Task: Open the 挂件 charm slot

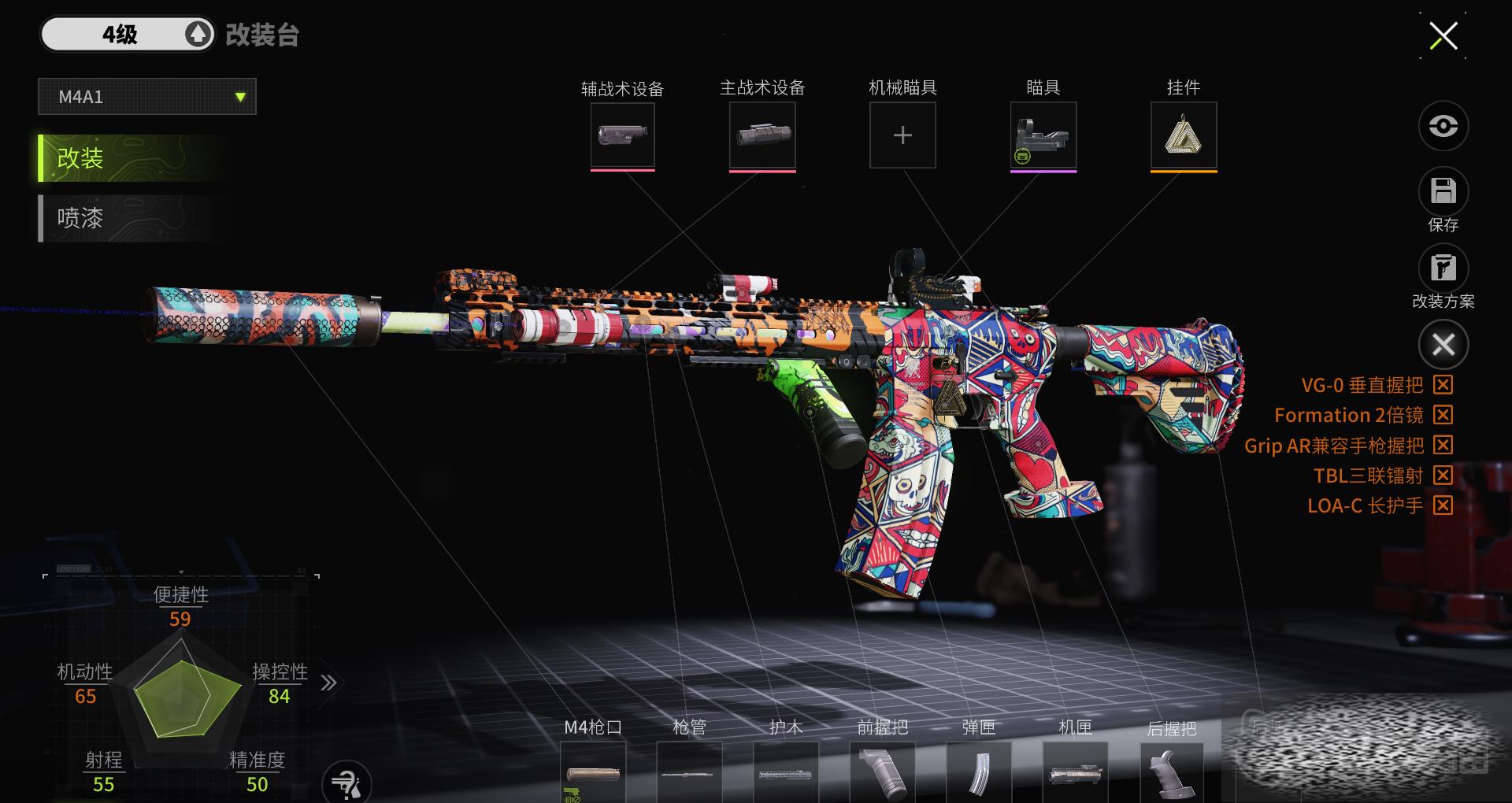Action: click(1183, 135)
